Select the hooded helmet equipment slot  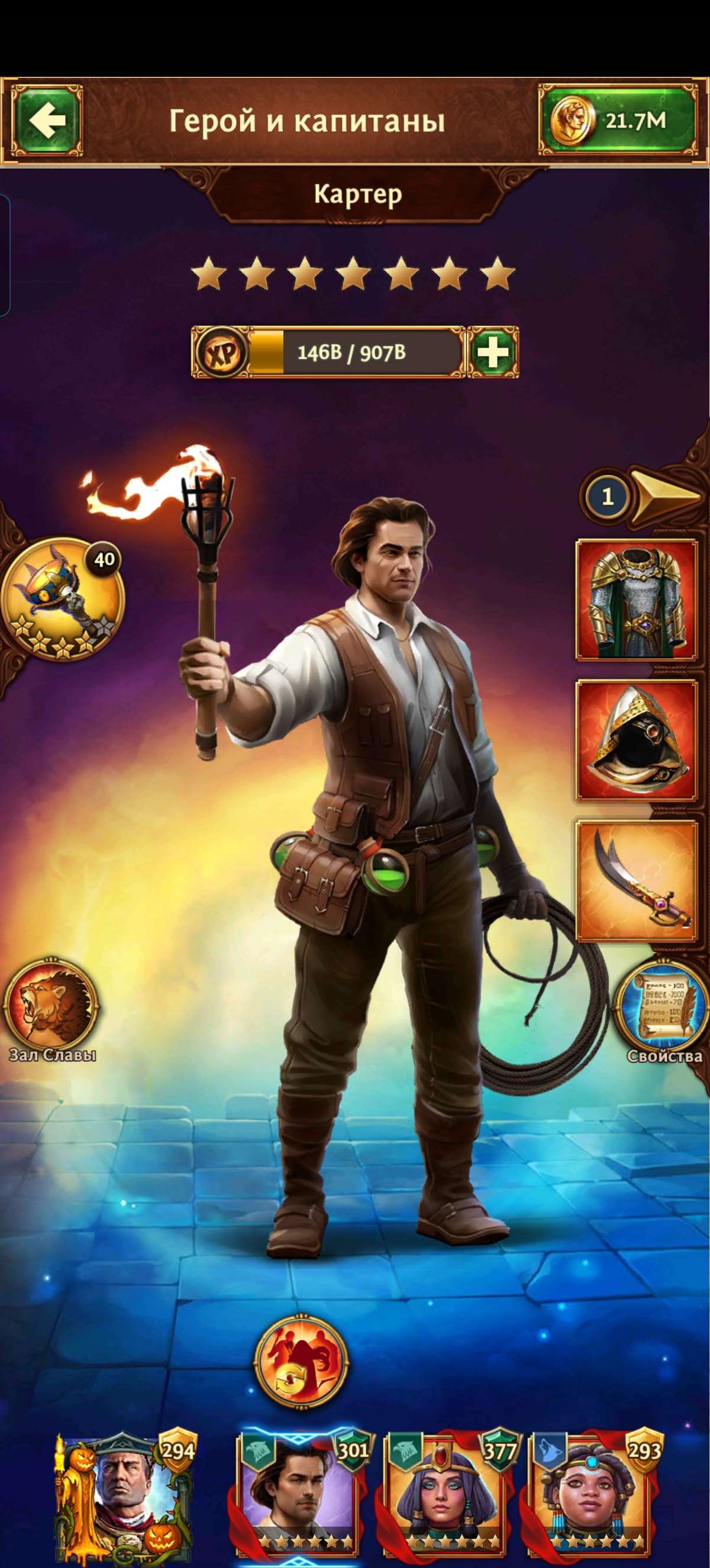(636, 740)
